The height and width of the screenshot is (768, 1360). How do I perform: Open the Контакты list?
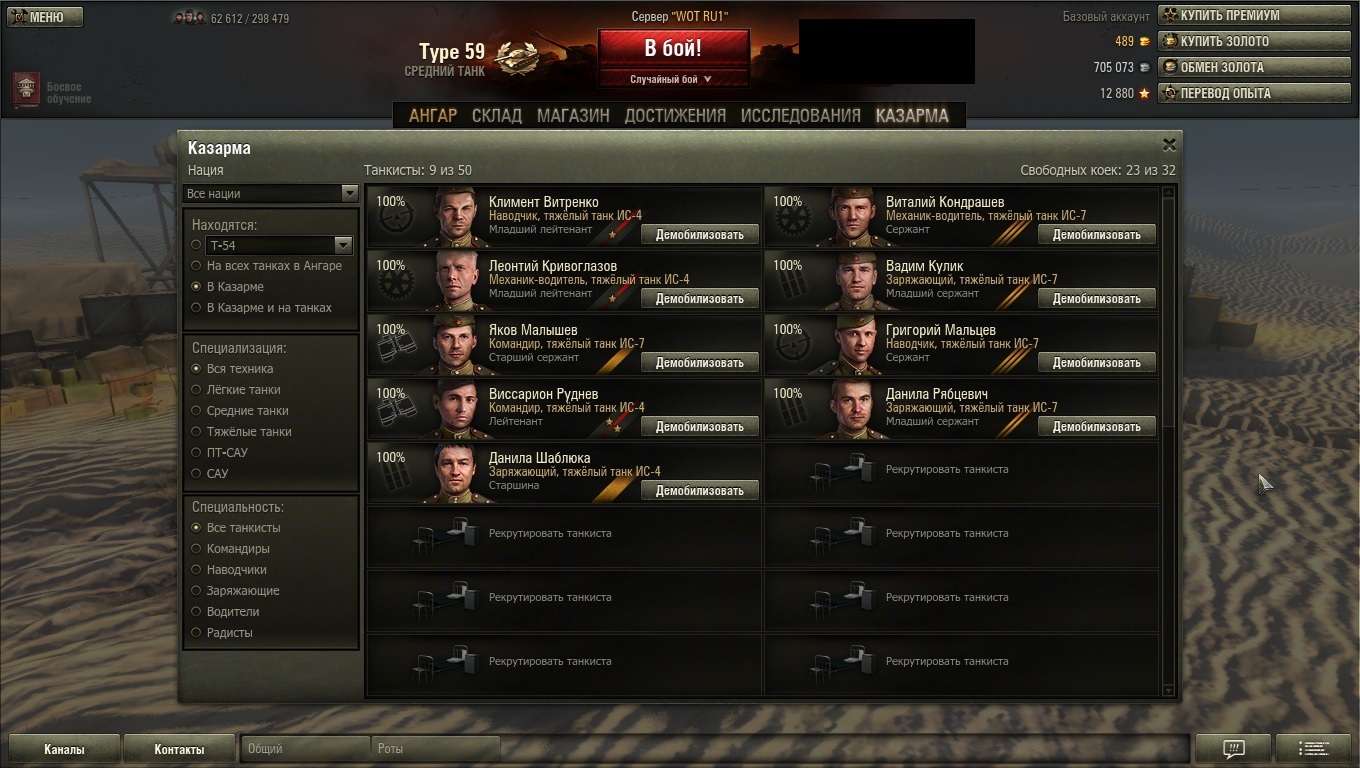pos(179,749)
